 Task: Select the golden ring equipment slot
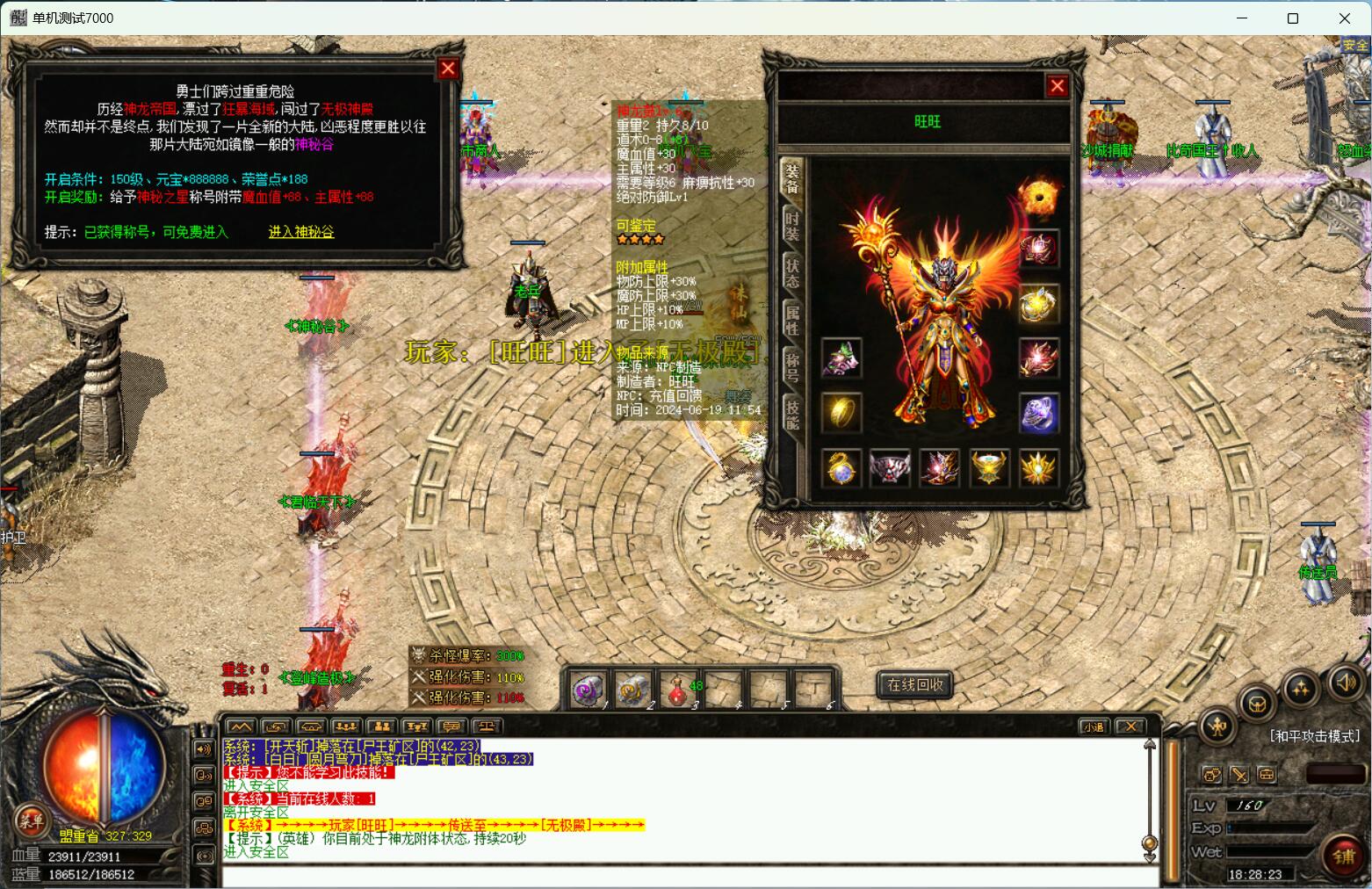click(x=841, y=412)
